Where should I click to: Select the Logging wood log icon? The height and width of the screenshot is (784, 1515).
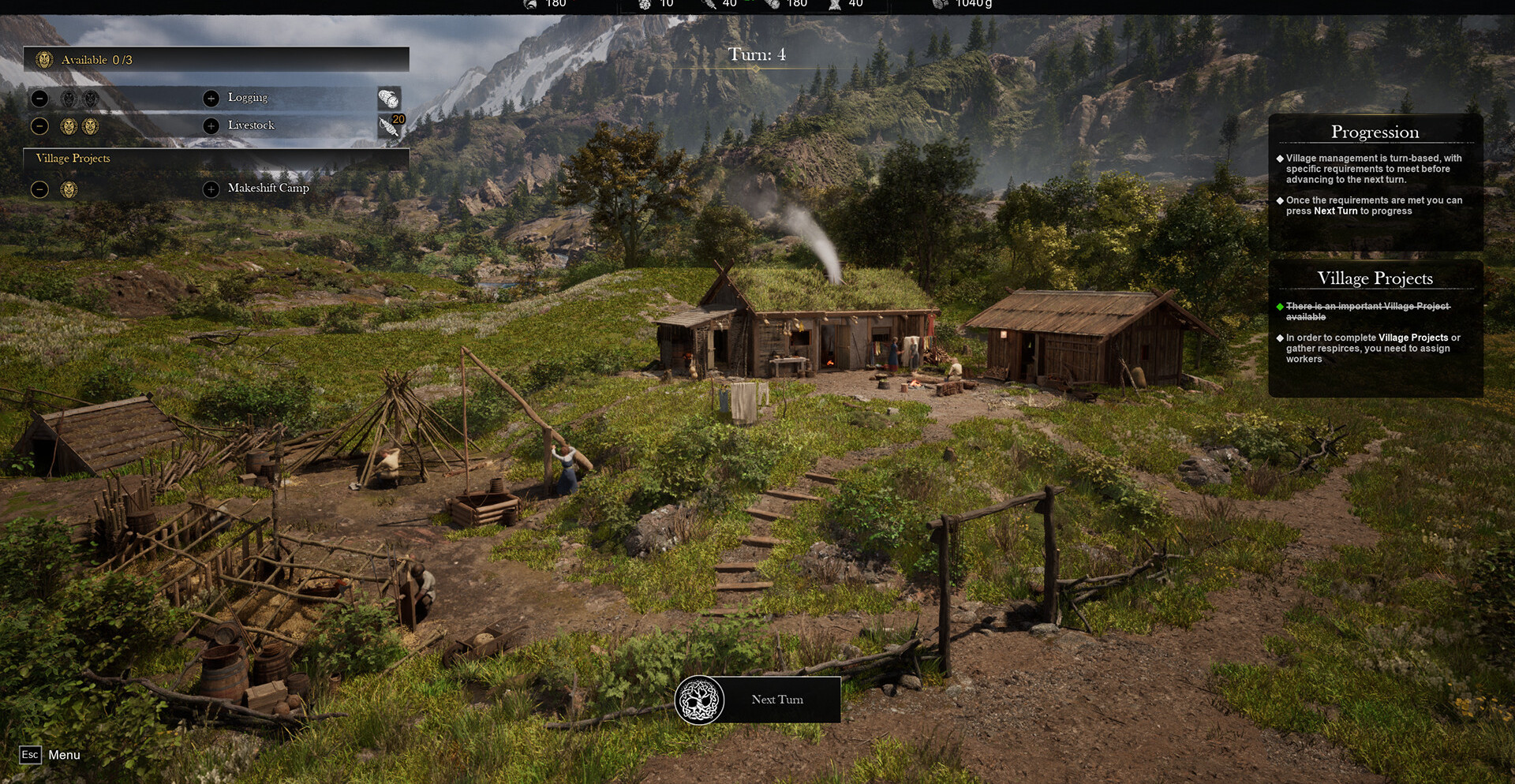(x=388, y=99)
